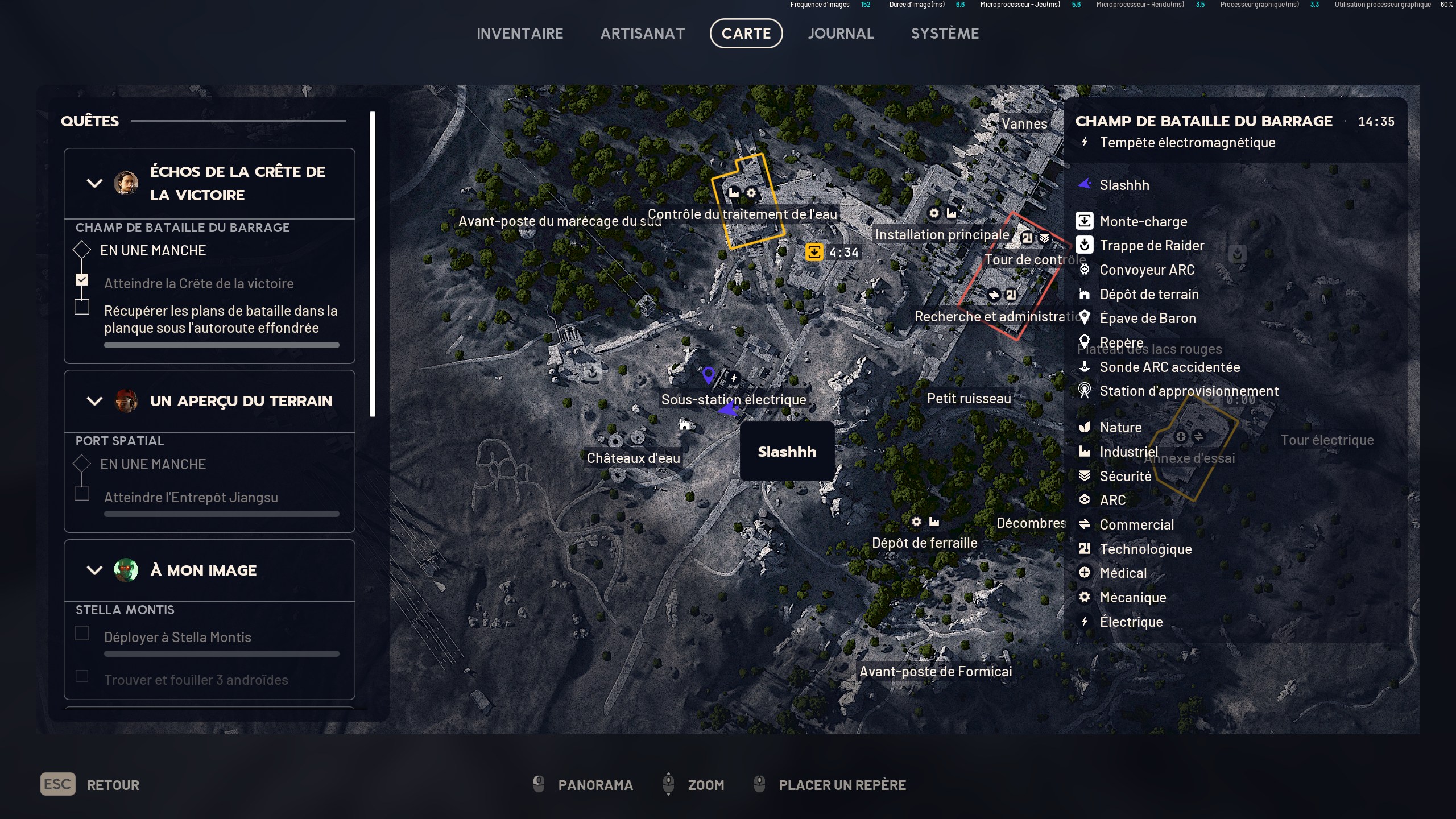Image resolution: width=1456 pixels, height=819 pixels.
Task: Open the JOURNAL tab
Action: pos(841,33)
